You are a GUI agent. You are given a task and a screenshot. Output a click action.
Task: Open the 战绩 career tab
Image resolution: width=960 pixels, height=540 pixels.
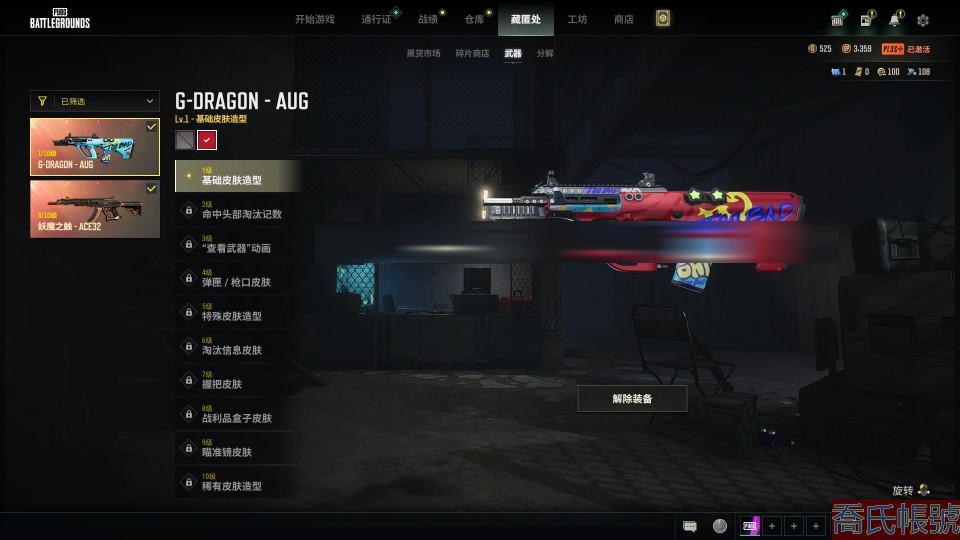pos(428,19)
